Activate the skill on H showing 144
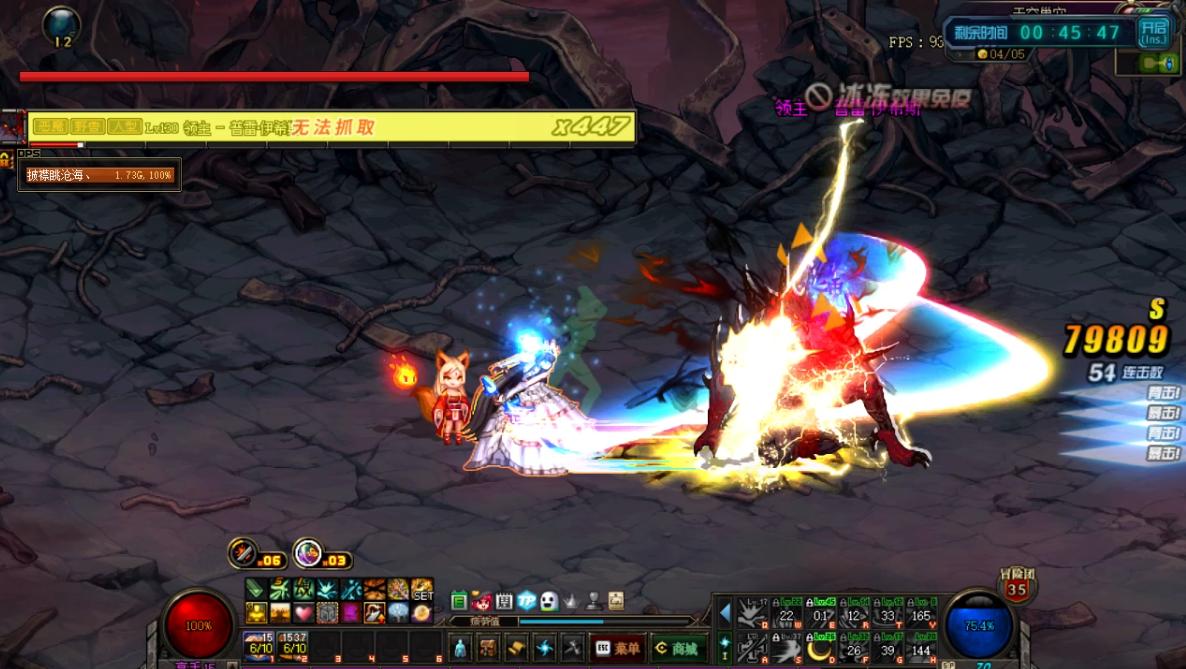The width and height of the screenshot is (1186, 669). pos(922,648)
